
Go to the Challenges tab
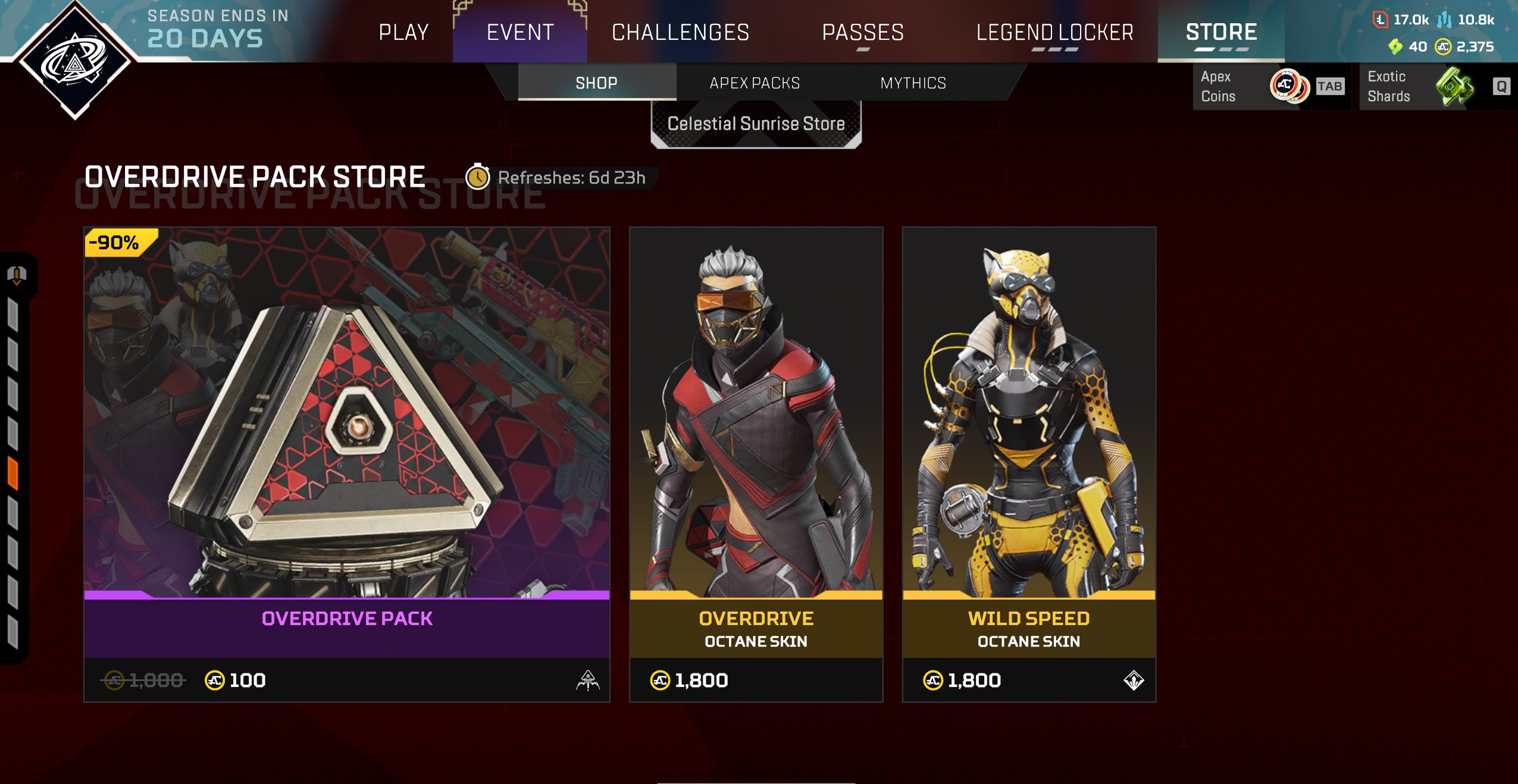pyautogui.click(x=680, y=32)
